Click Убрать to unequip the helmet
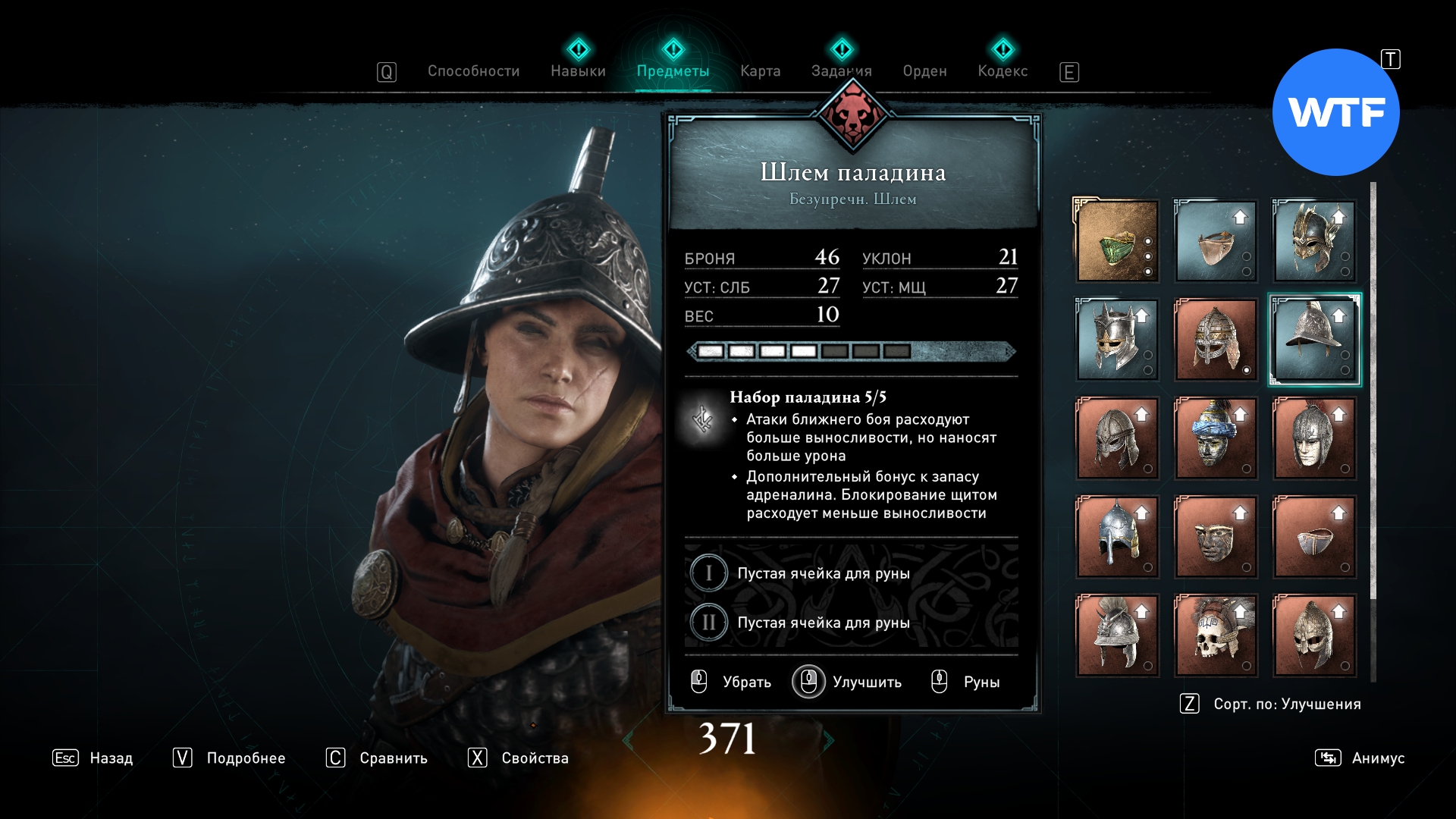This screenshot has width=1456, height=819. [732, 682]
